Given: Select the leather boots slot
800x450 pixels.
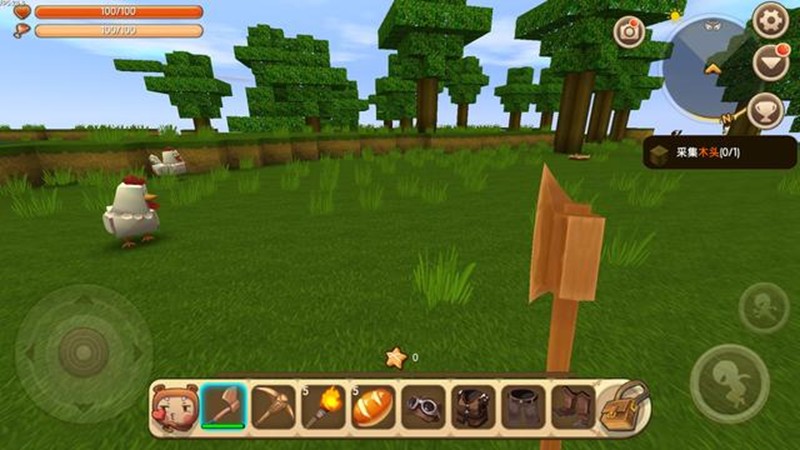Looking at the screenshot, I should click(x=572, y=406).
